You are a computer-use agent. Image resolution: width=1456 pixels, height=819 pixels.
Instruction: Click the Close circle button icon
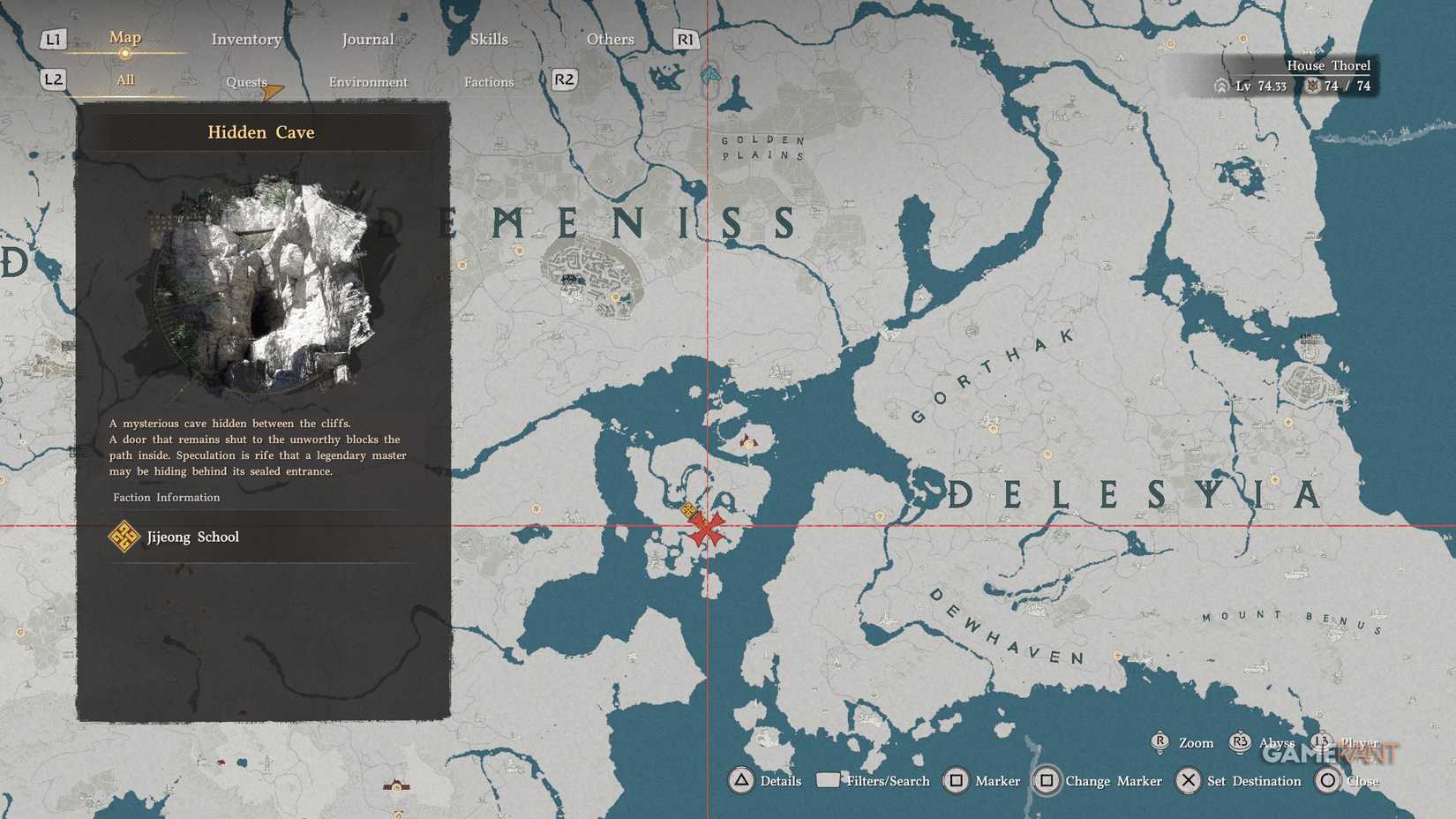[x=1326, y=781]
